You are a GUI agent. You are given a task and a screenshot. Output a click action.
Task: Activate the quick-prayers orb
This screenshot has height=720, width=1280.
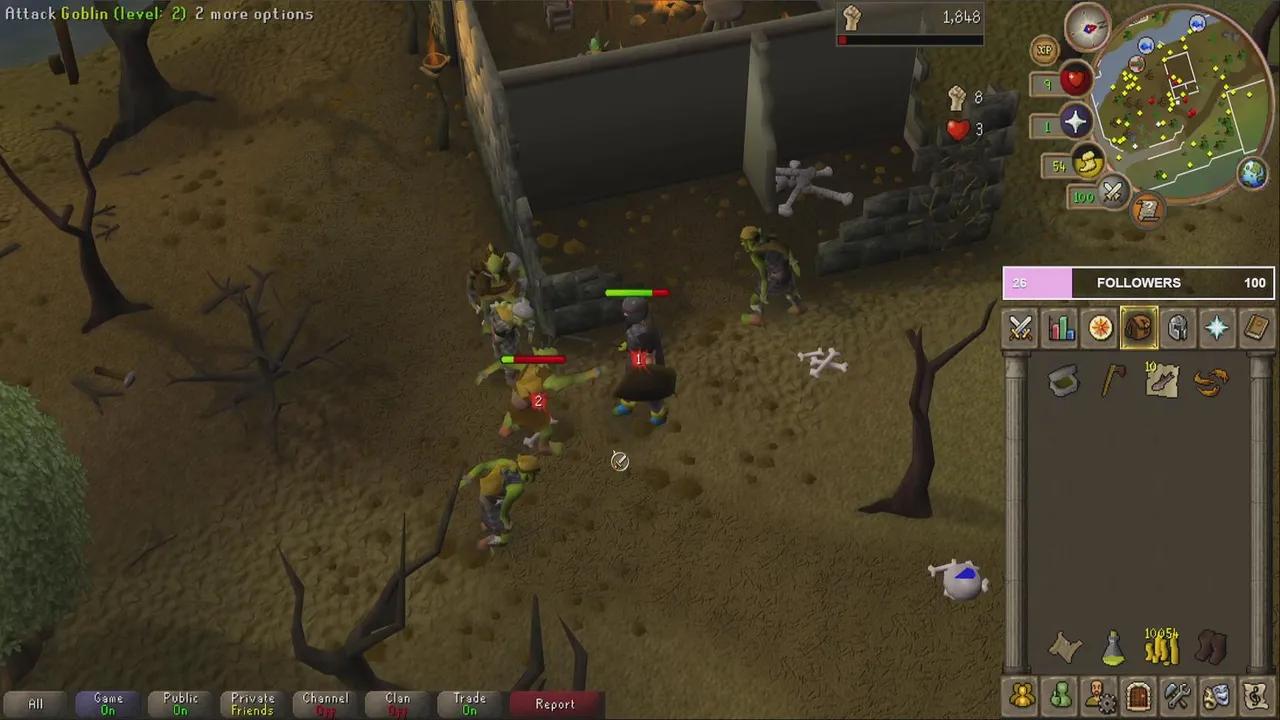[x=1075, y=122]
